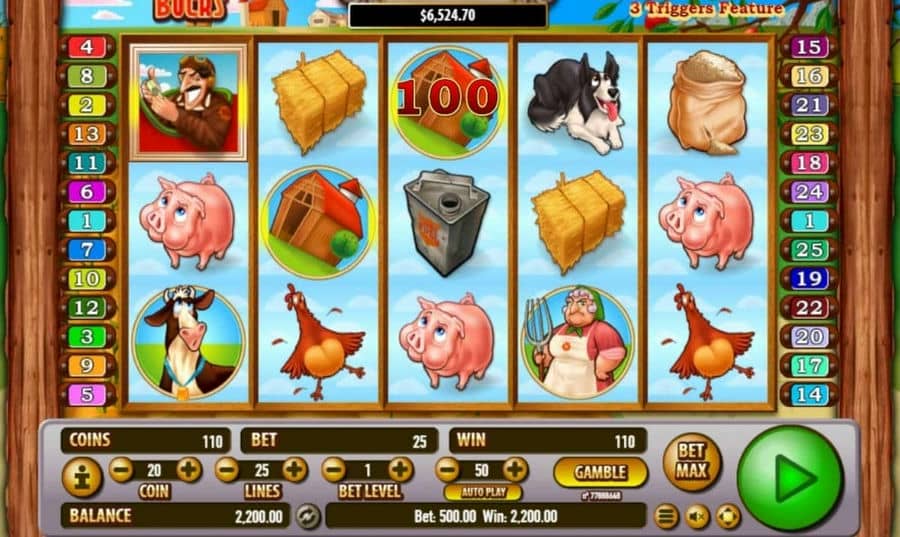Start Auto Play spins

point(481,493)
